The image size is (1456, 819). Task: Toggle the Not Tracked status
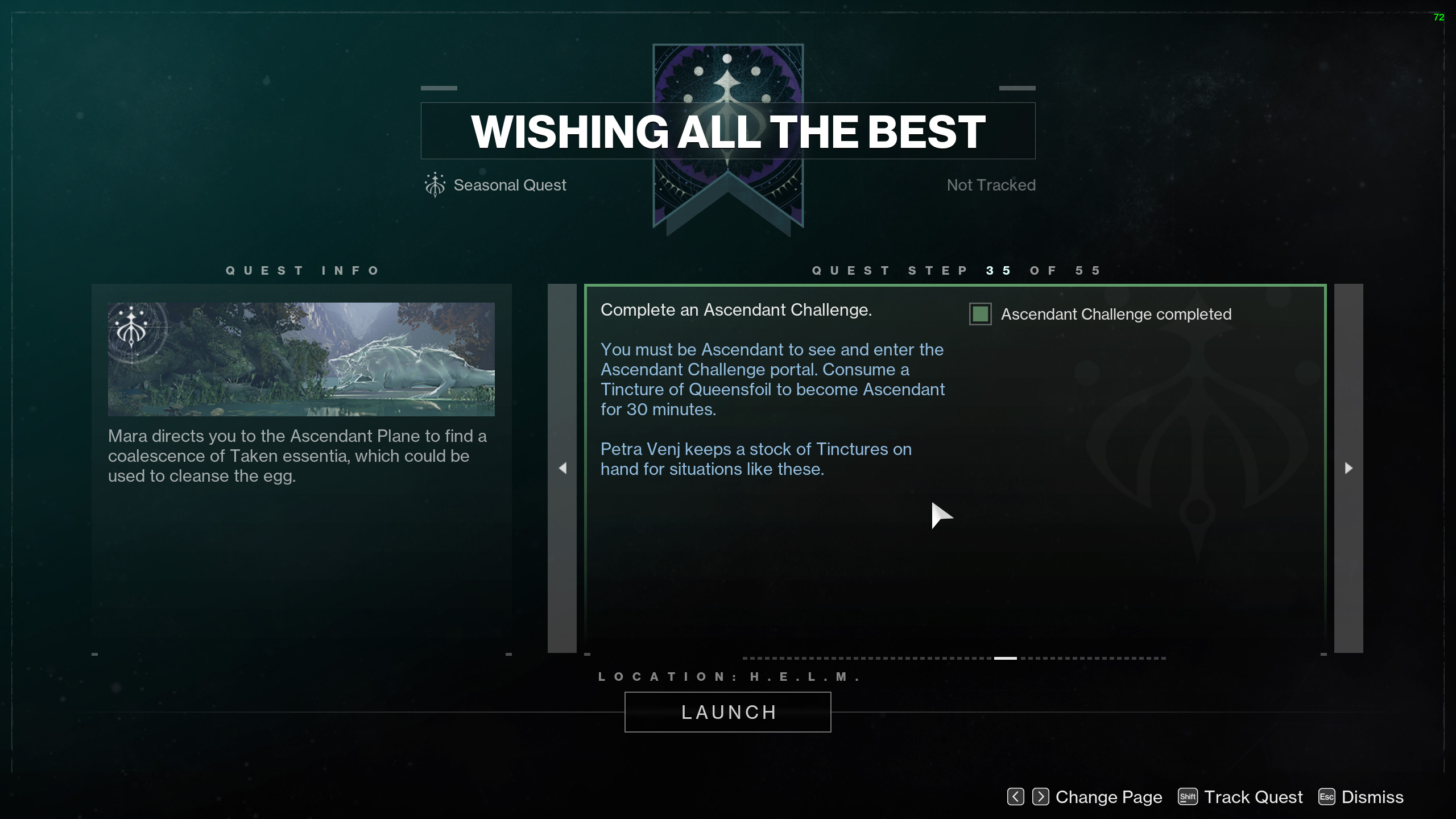[x=990, y=184]
